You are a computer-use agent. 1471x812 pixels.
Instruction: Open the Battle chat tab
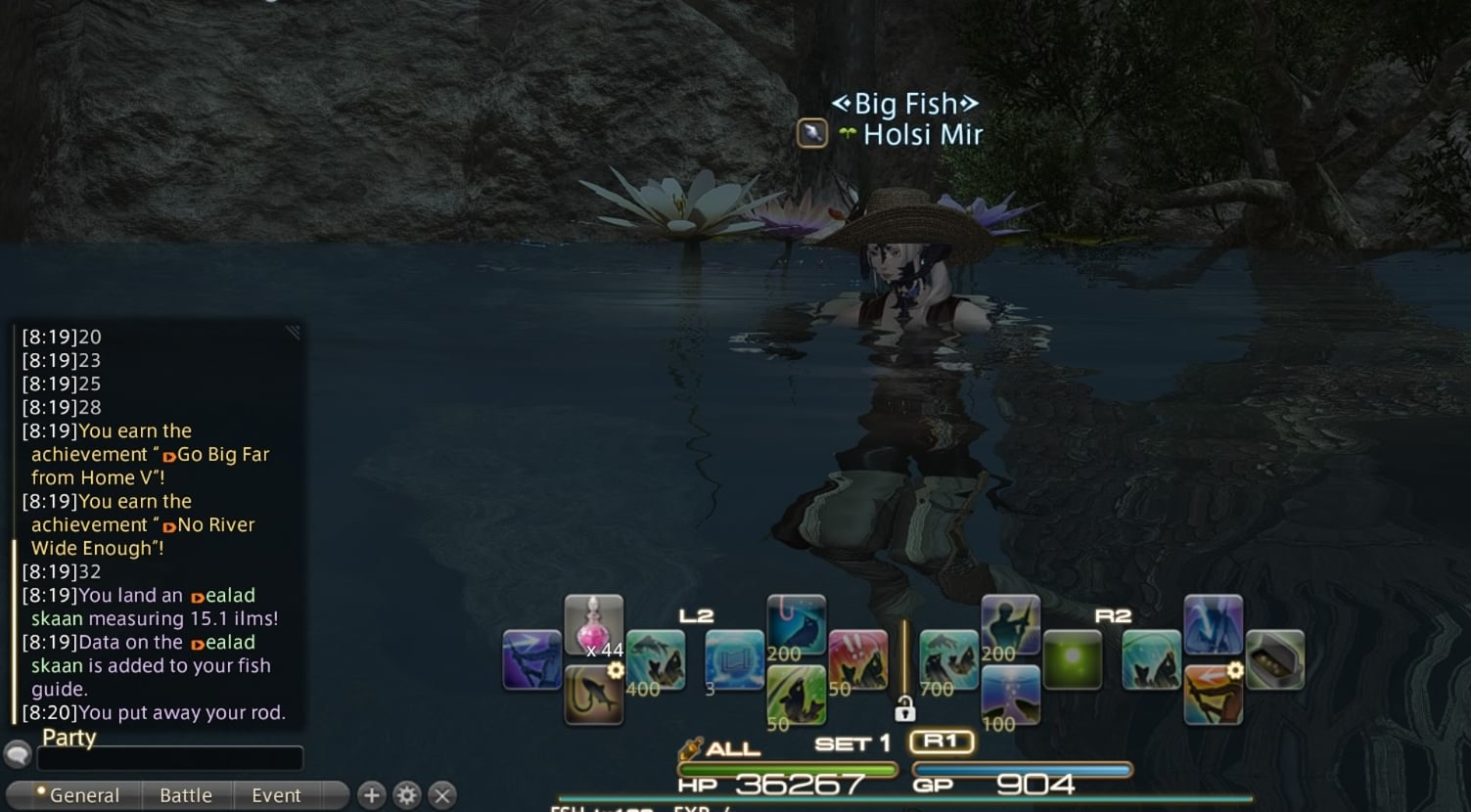pyautogui.click(x=186, y=795)
